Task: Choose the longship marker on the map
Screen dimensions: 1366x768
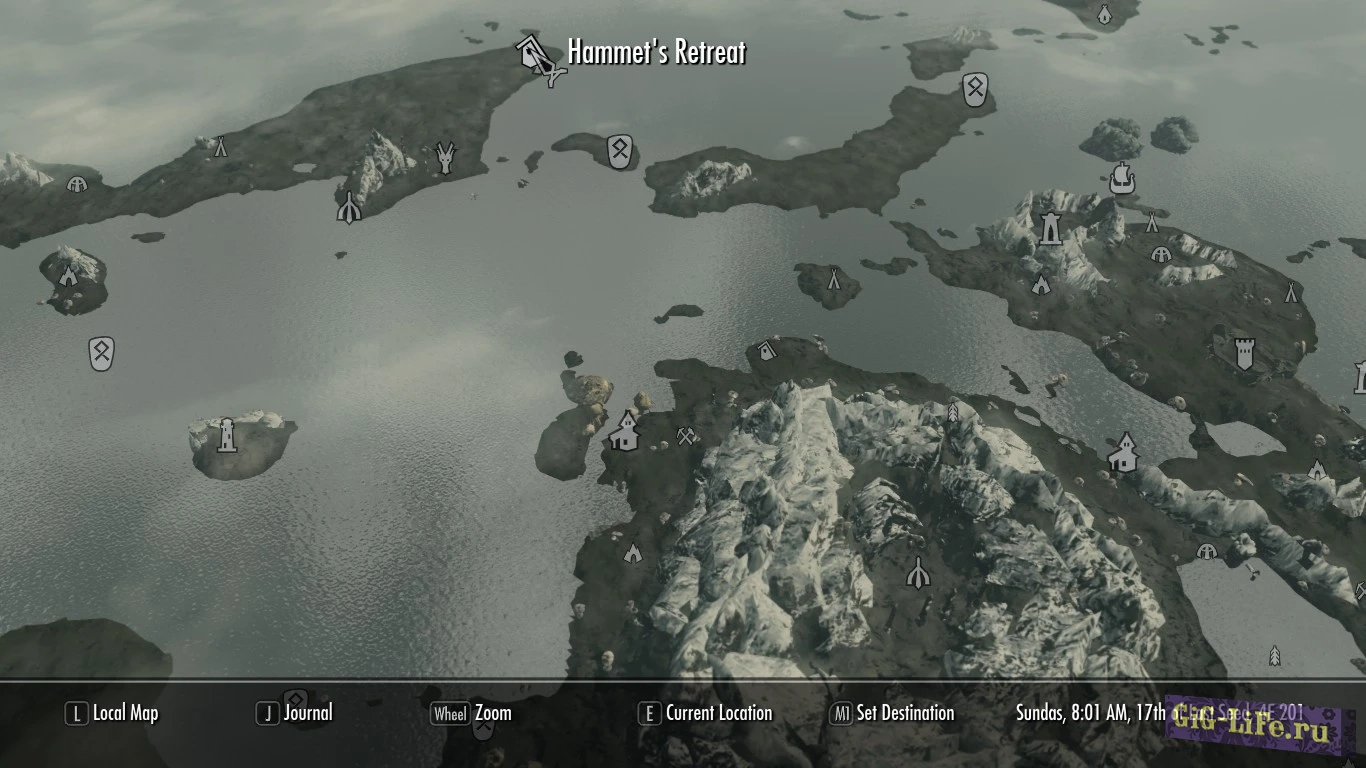Action: click(1123, 178)
